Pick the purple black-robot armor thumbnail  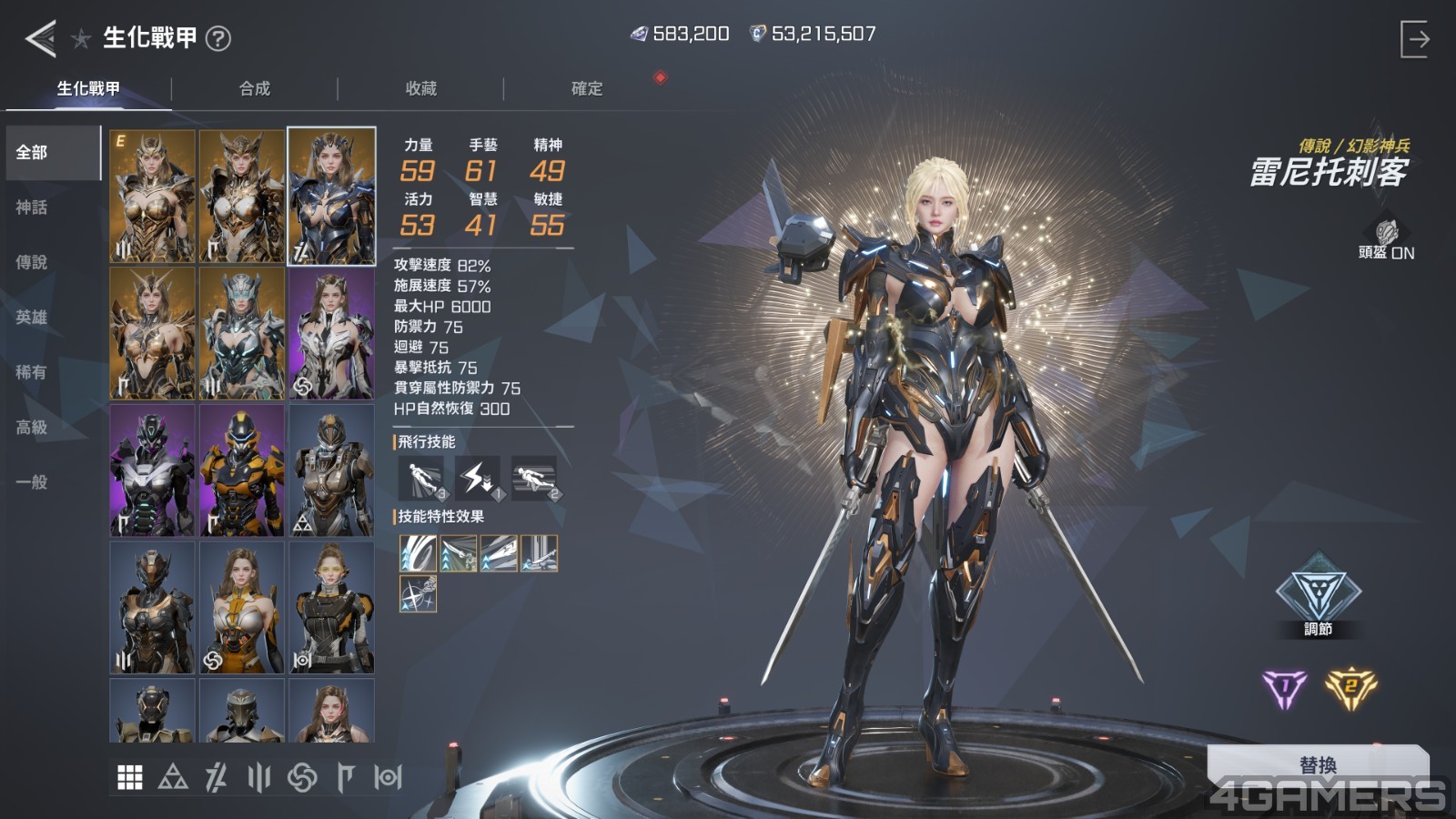pyautogui.click(x=152, y=470)
